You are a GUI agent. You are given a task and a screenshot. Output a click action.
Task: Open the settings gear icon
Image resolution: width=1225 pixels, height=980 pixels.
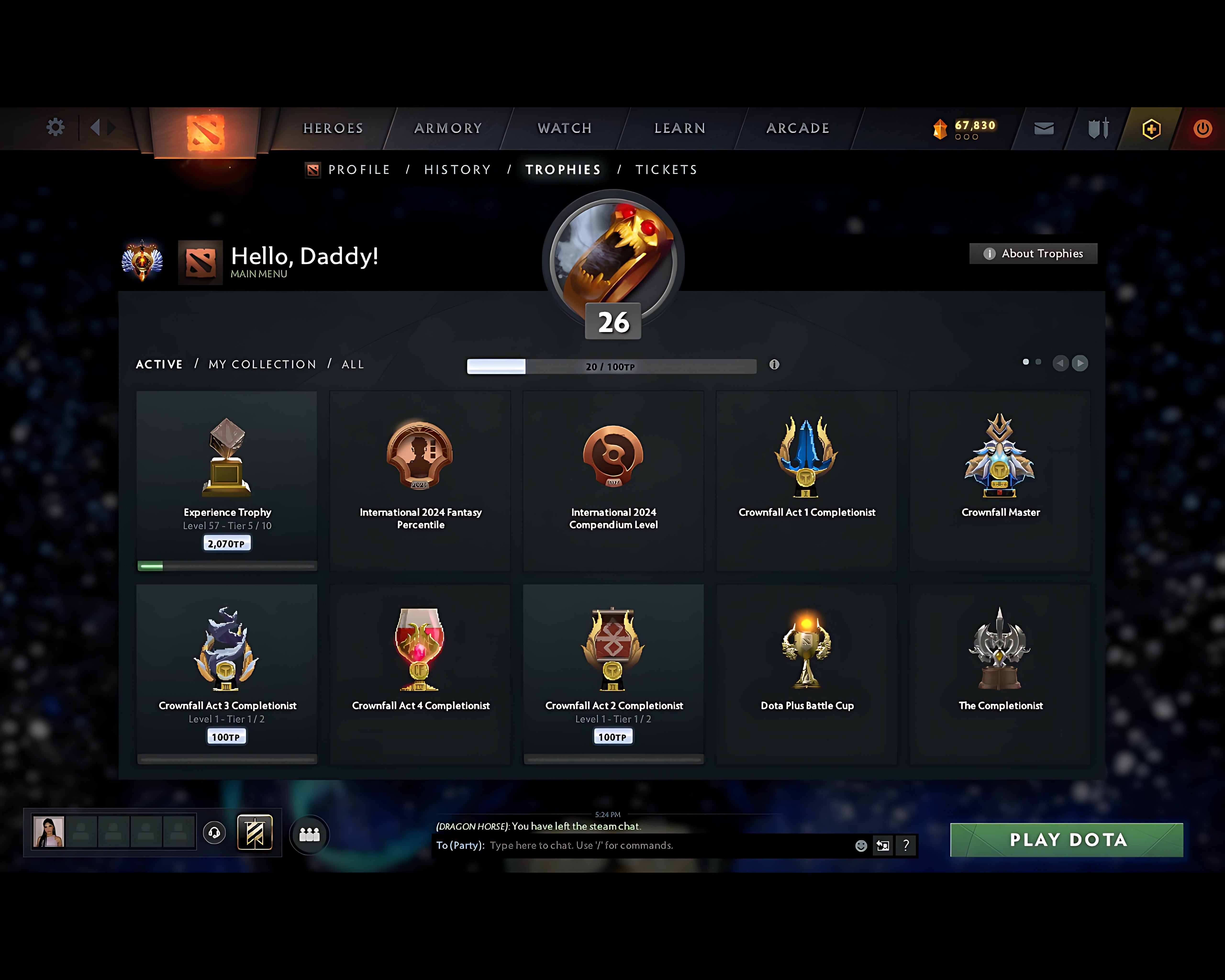(x=55, y=127)
